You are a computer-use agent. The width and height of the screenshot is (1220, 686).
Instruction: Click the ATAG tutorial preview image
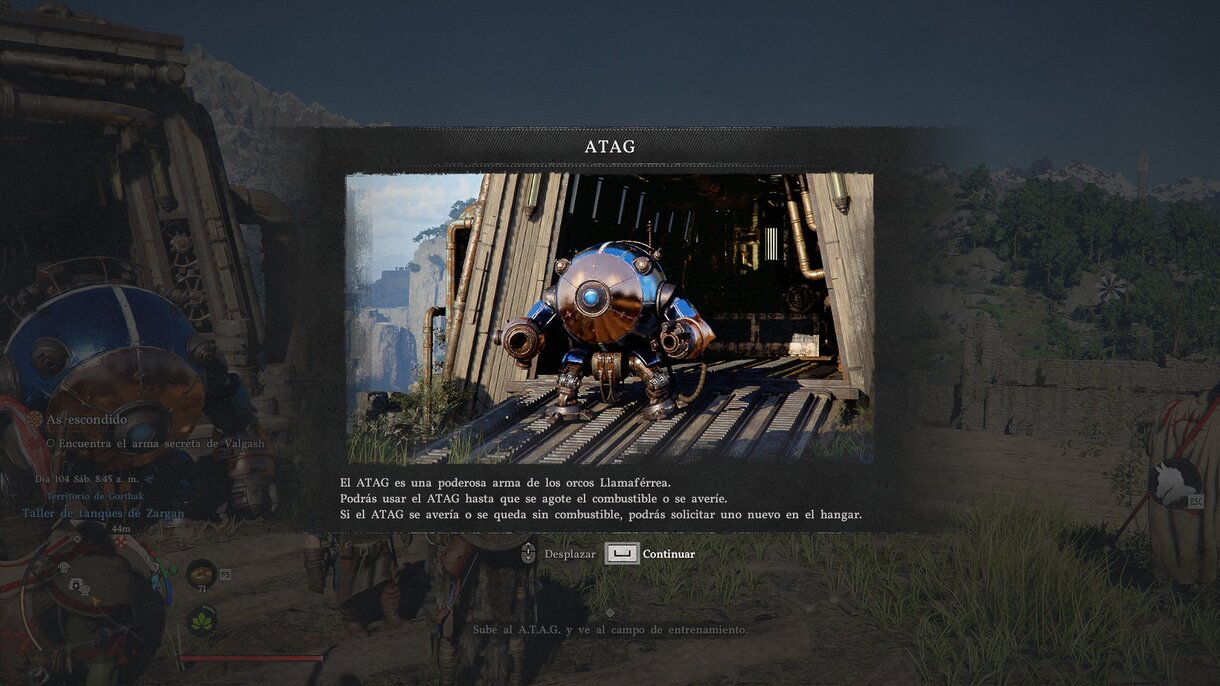(609, 318)
